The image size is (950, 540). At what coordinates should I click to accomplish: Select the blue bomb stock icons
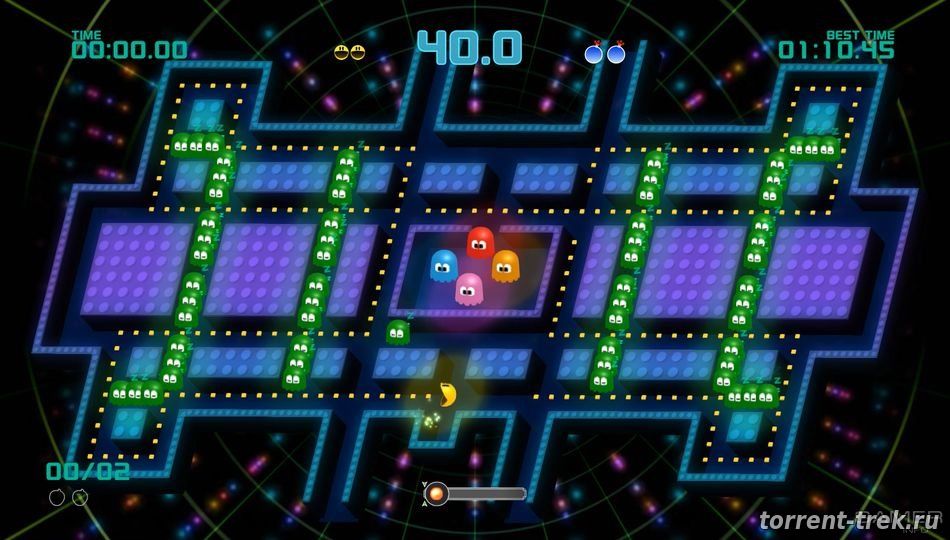604,53
